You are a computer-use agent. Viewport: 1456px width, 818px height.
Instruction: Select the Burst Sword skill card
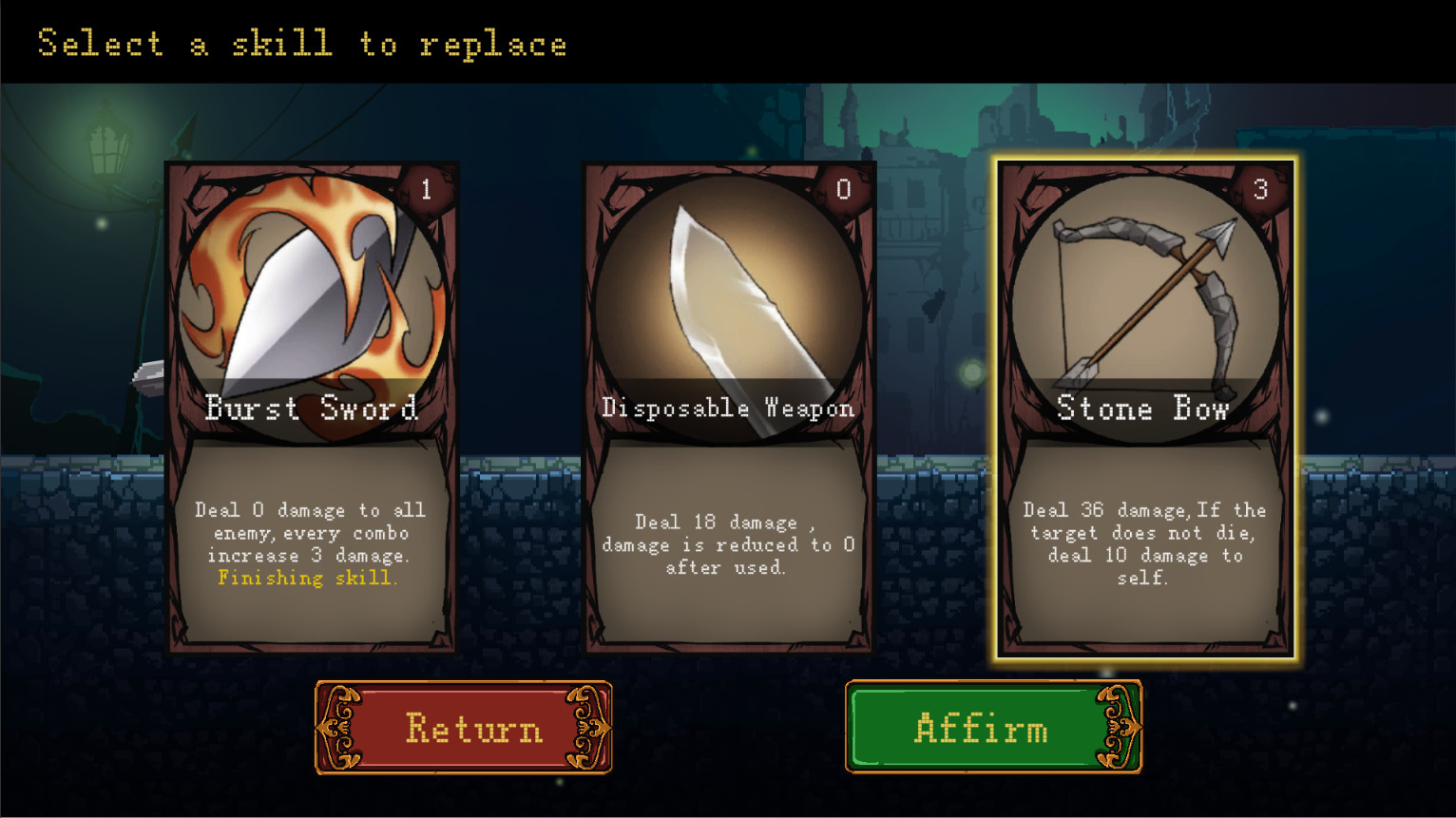[x=312, y=409]
